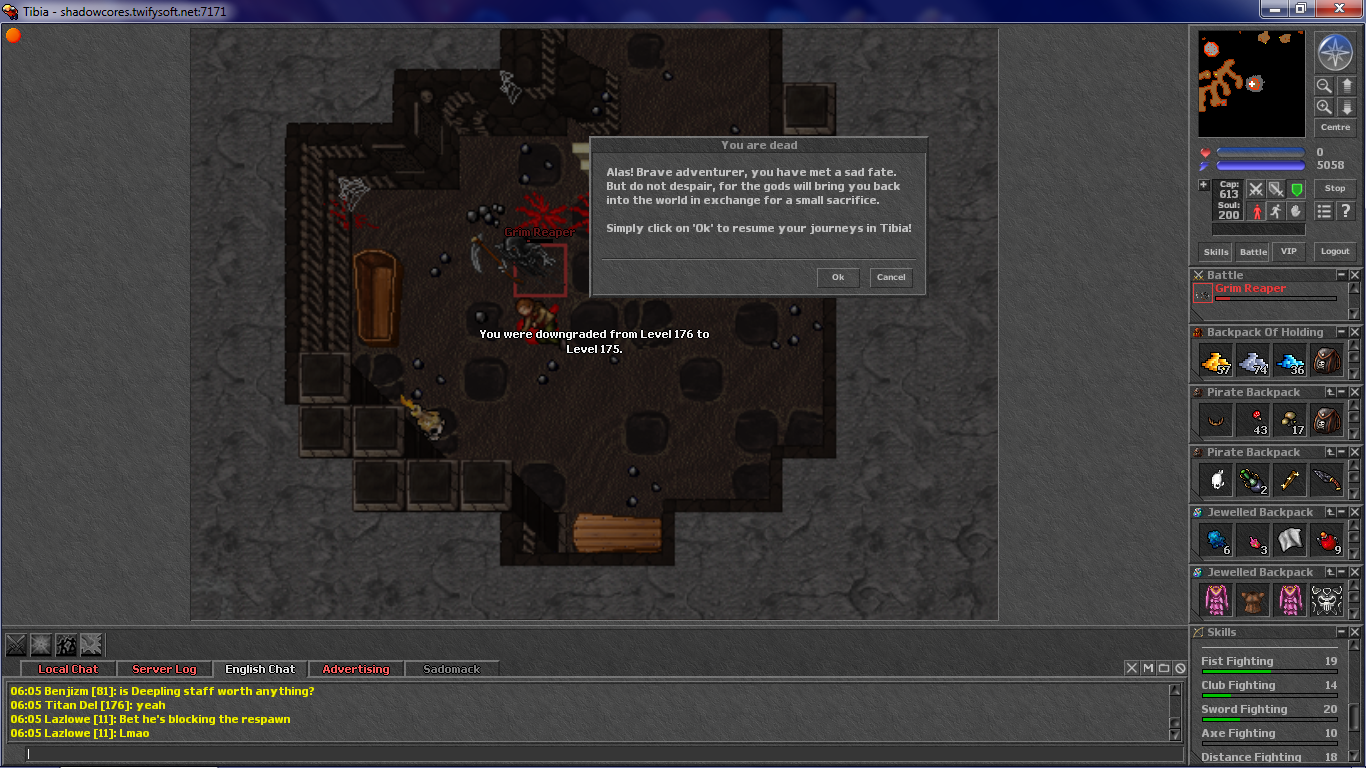Open the VIP list
This screenshot has height=768, width=1366.
1288,251
